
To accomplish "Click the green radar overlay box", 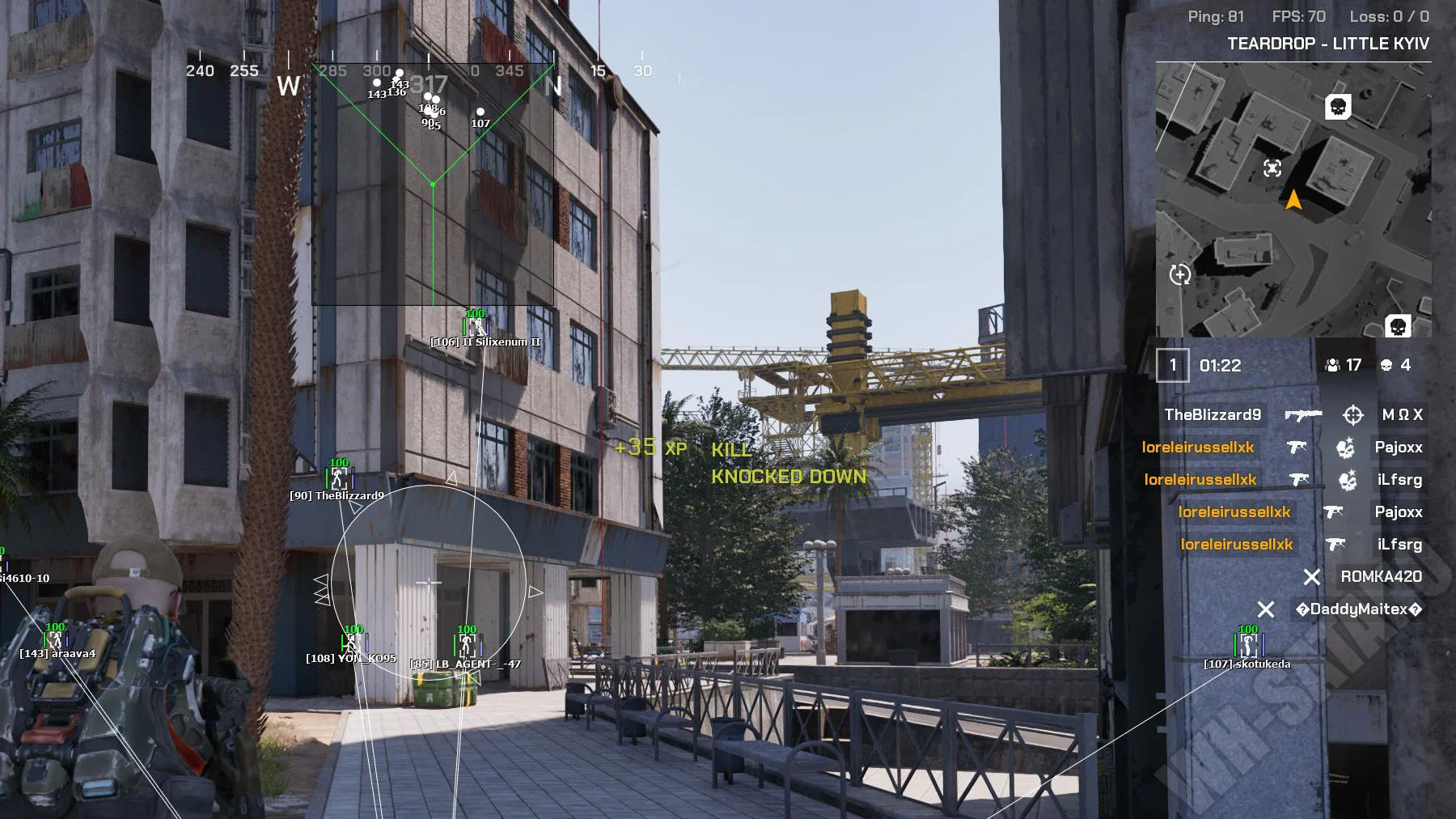I will click(x=433, y=185).
